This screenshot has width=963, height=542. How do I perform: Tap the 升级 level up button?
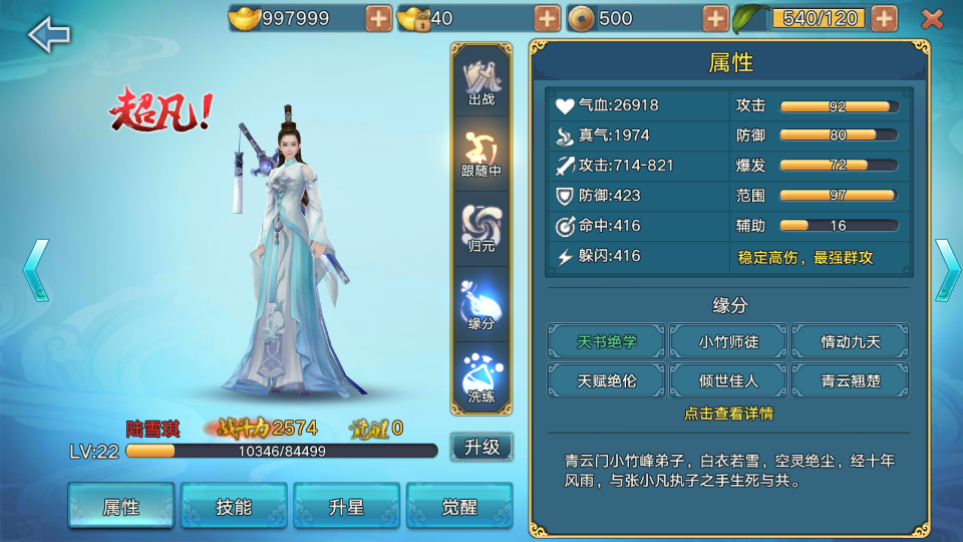(x=481, y=447)
